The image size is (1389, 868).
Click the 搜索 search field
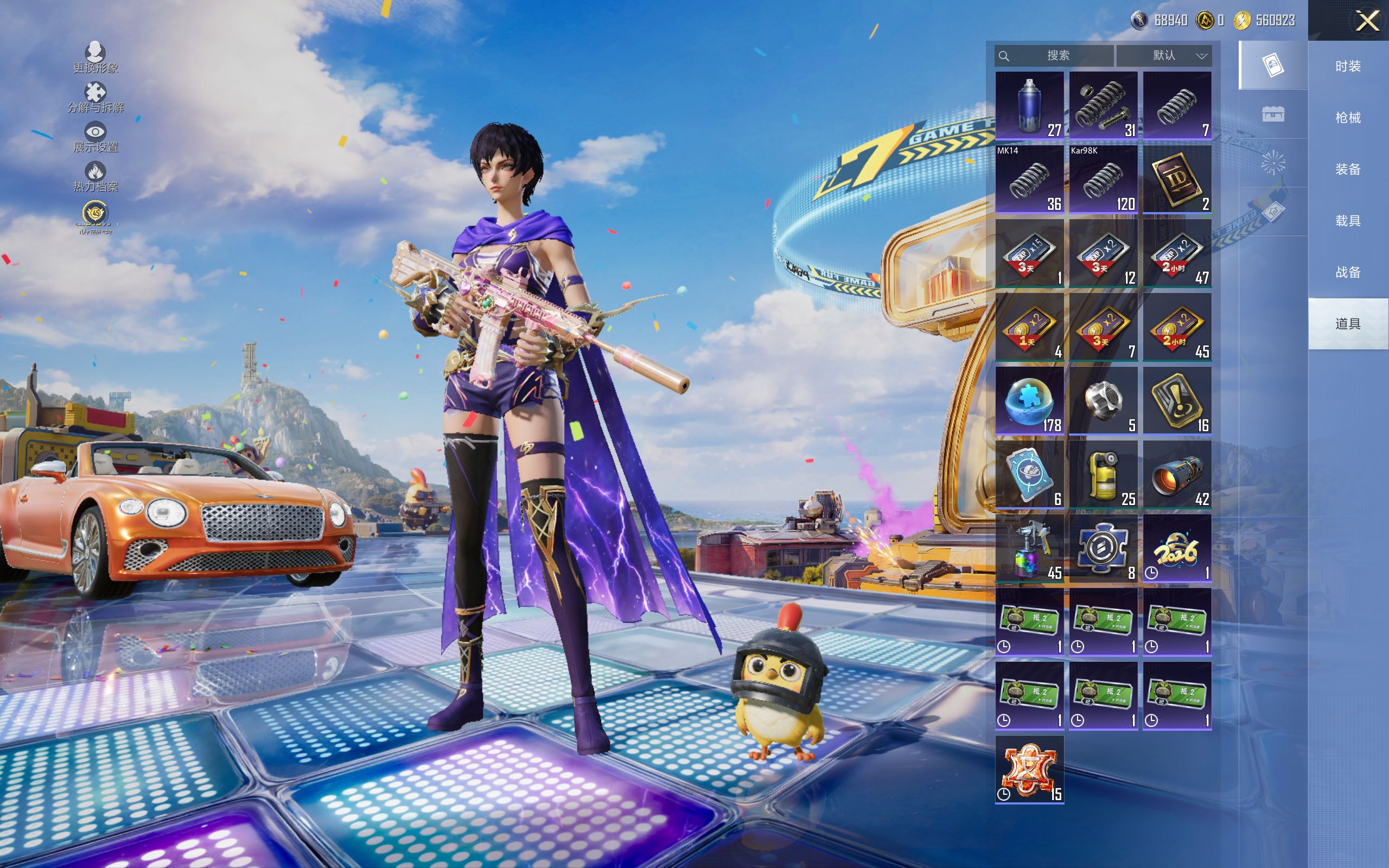coord(1057,56)
